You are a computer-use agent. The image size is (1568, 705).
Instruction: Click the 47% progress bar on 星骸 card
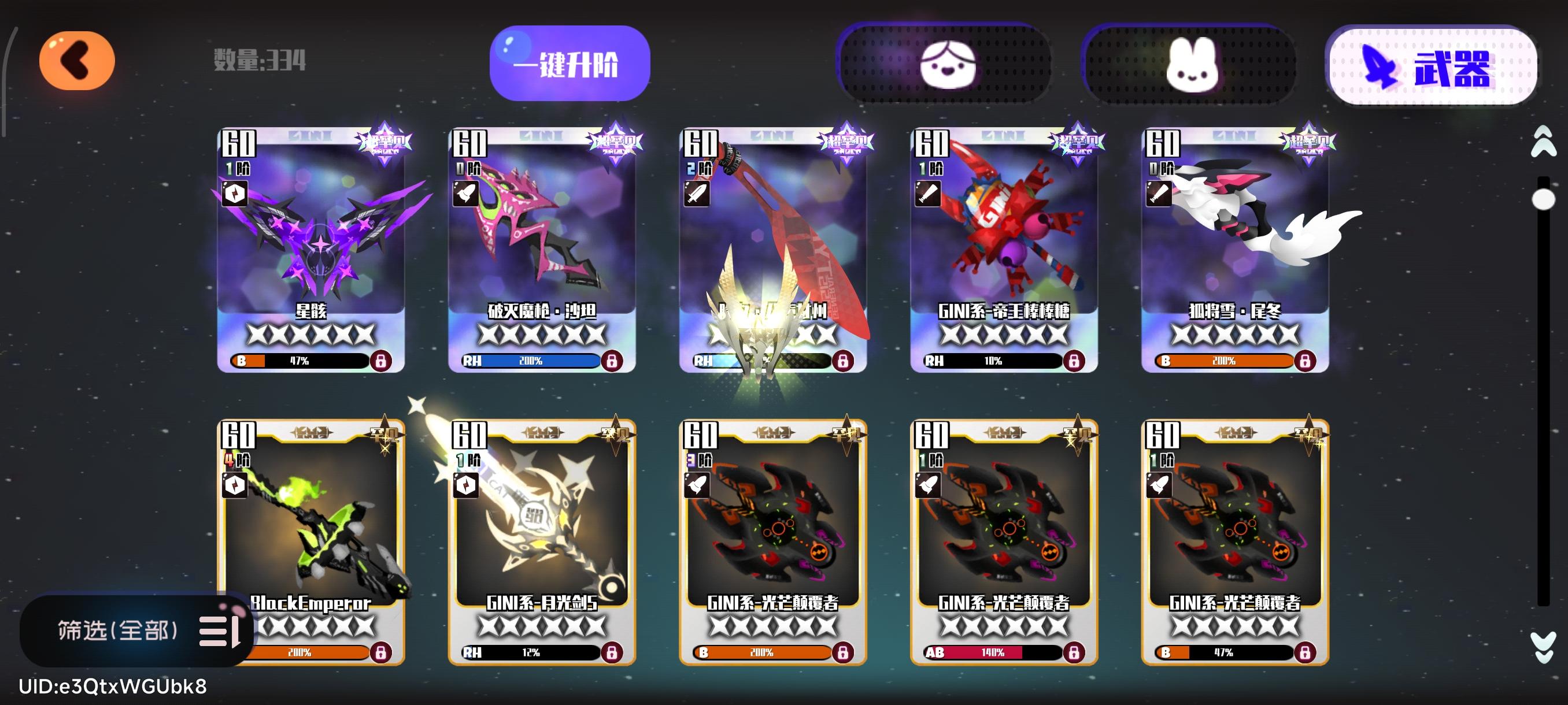coord(304,361)
